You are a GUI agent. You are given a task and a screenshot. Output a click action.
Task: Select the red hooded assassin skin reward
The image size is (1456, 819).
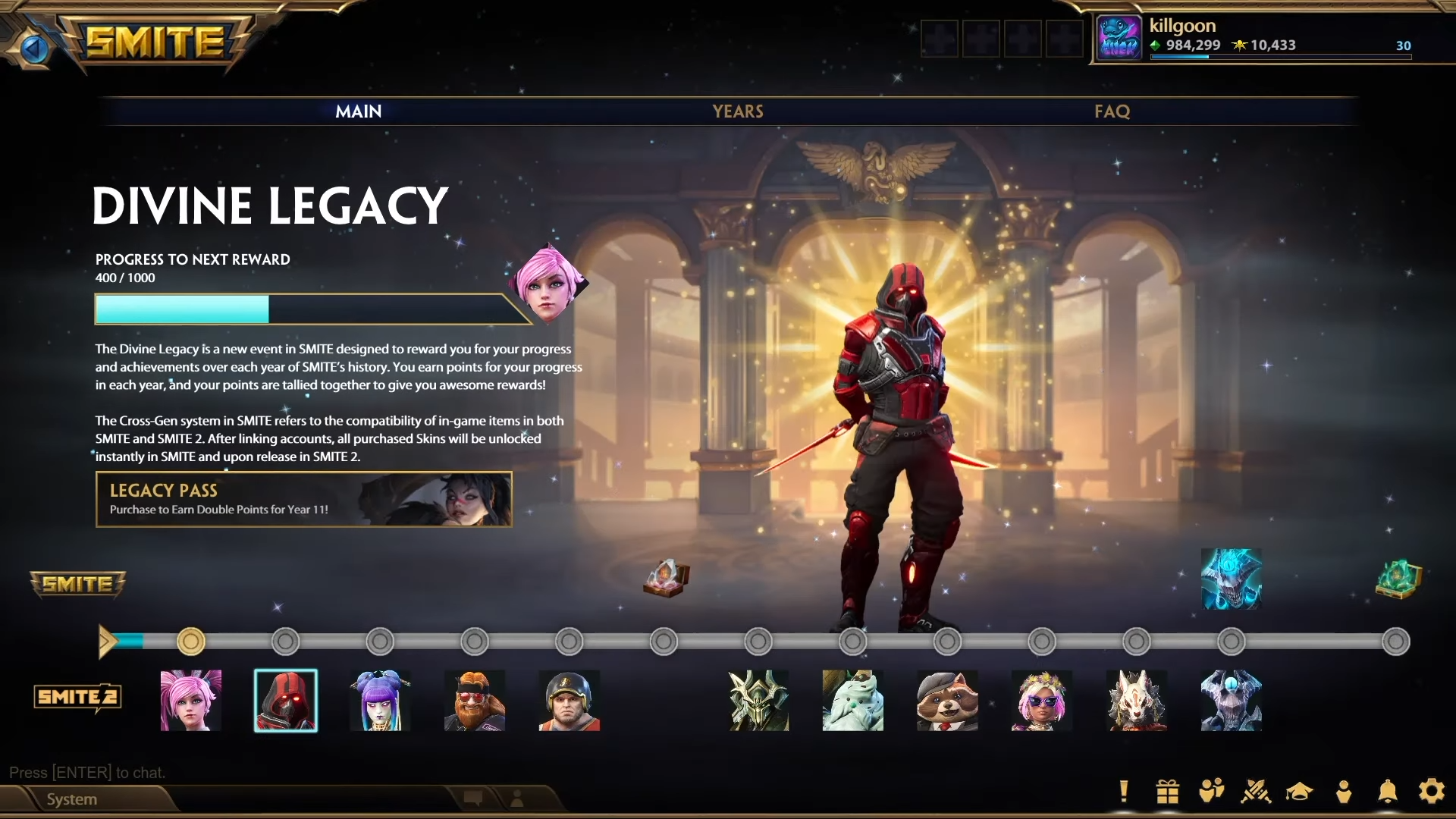pos(286,700)
